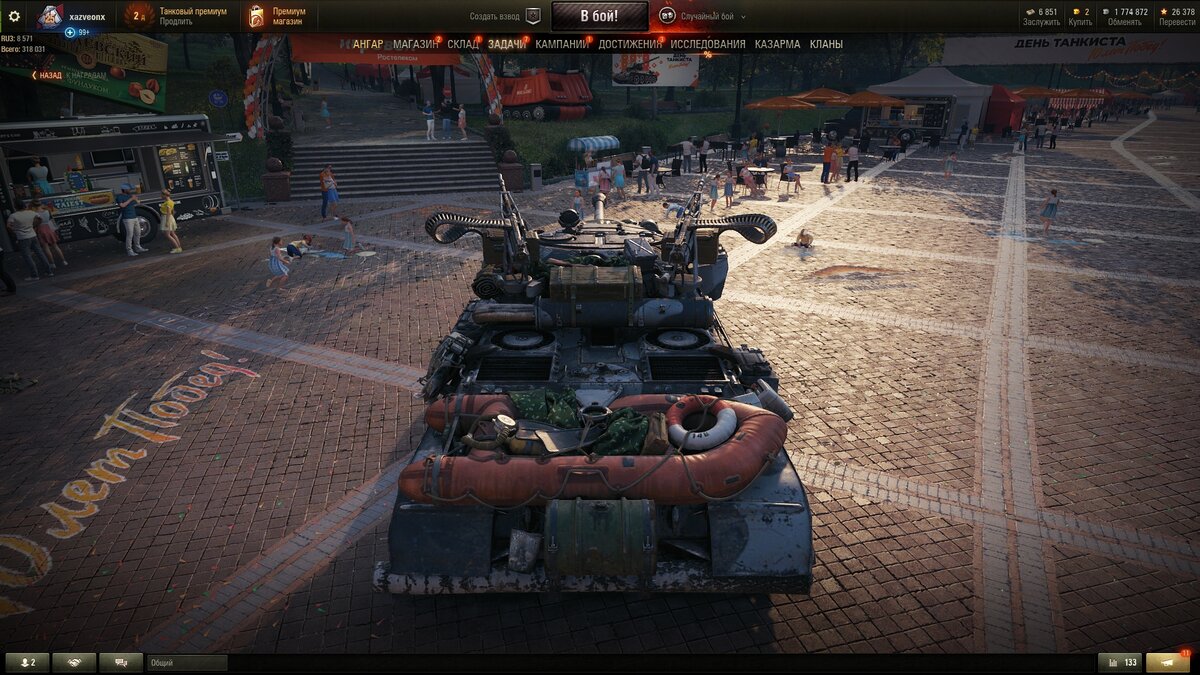Exchange credits via «Обменять»
This screenshot has width=1200, height=675.
(x=1124, y=22)
